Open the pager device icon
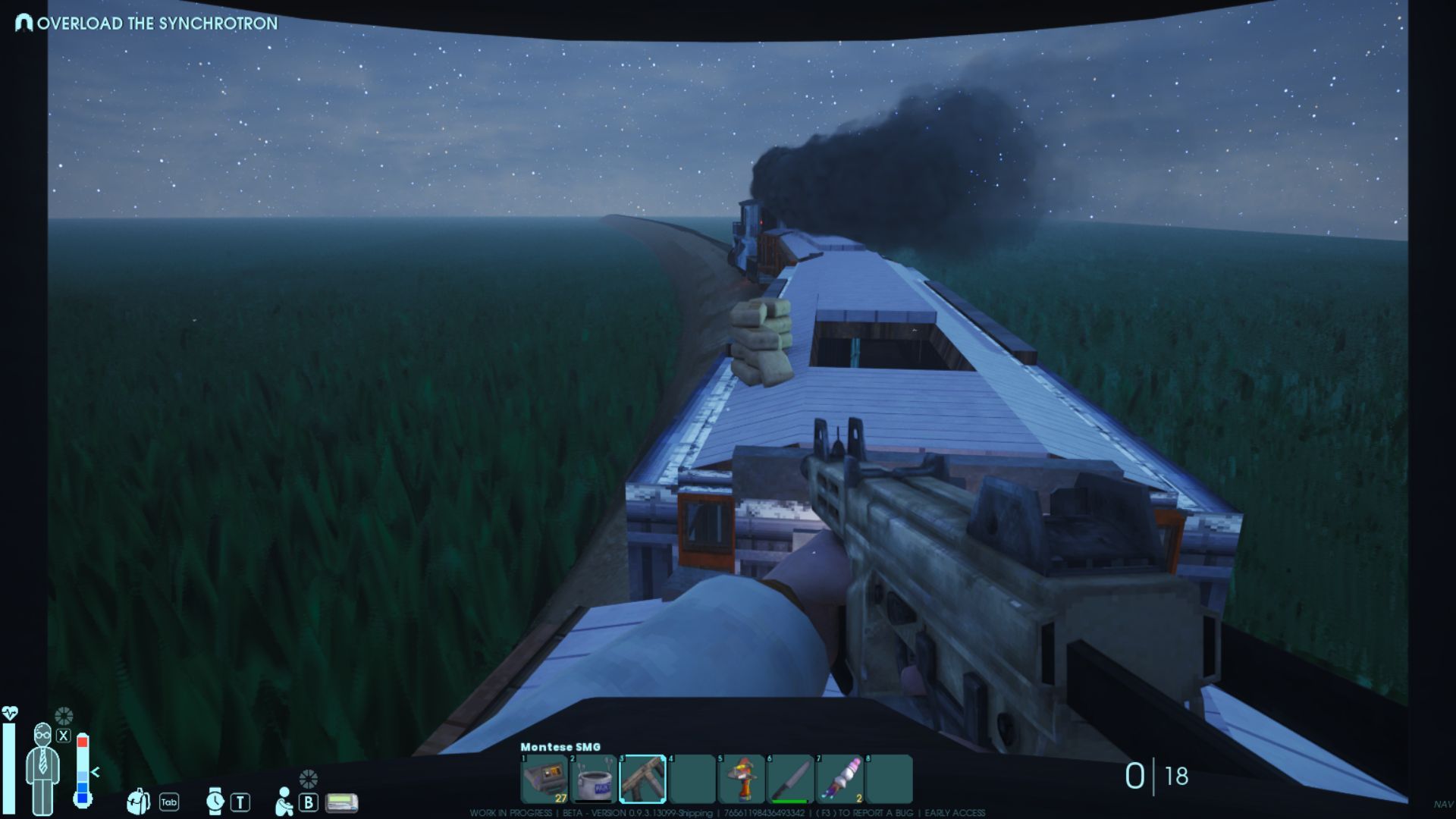Viewport: 1456px width, 819px height. [341, 802]
